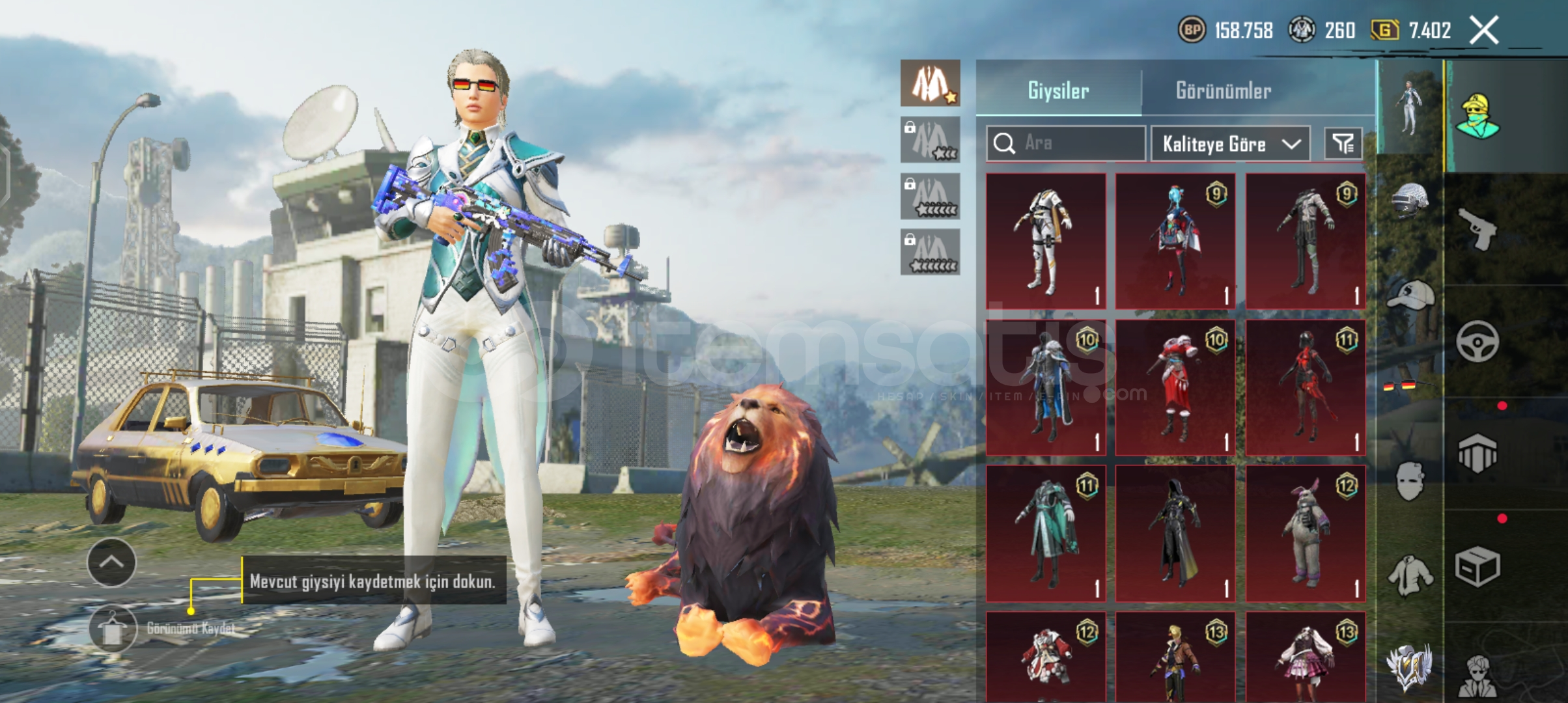This screenshot has width=1568, height=703.
Task: Select the teal coat outfit tile
Action: coord(1046,533)
